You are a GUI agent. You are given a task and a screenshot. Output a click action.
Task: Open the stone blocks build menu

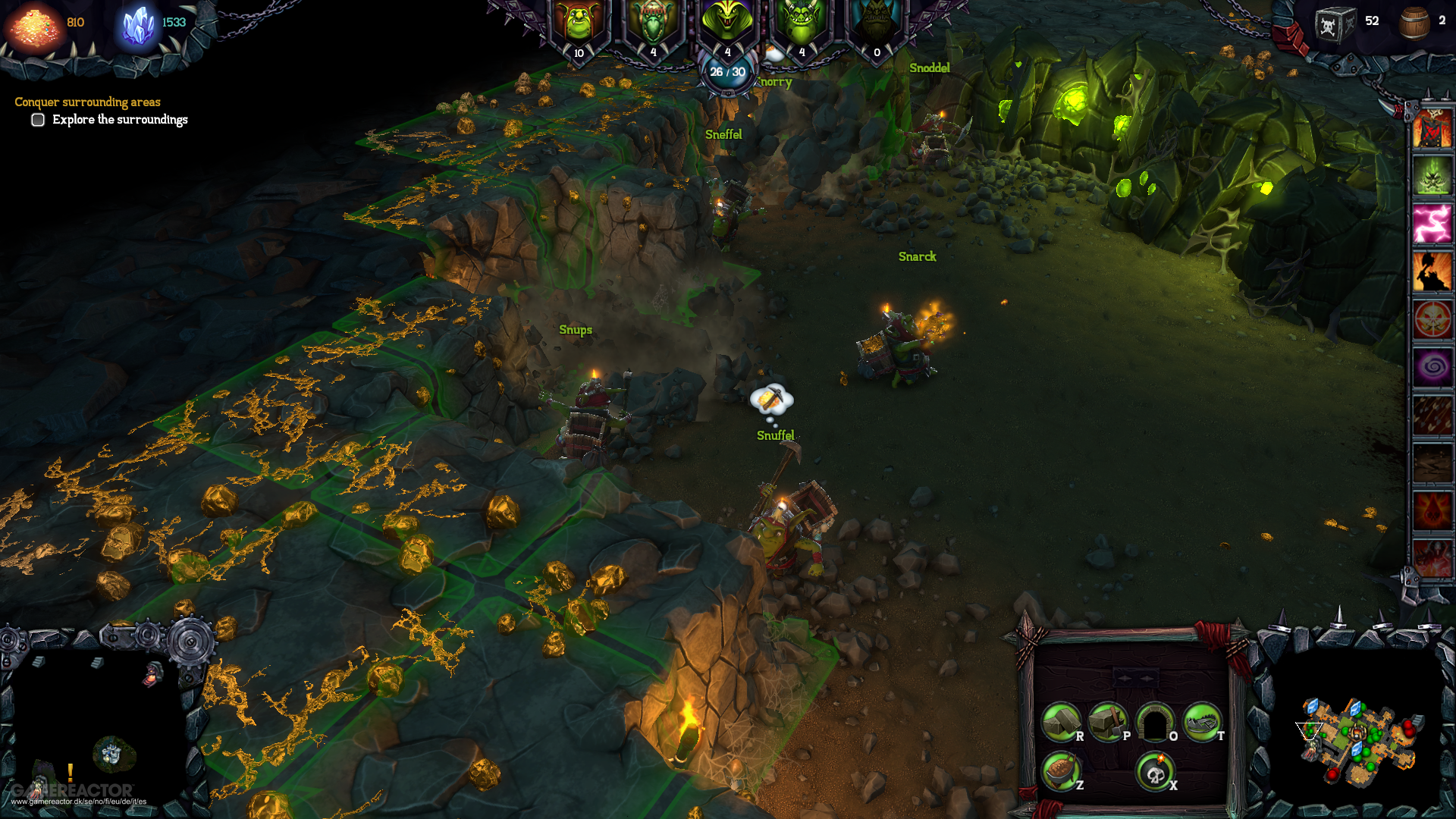1060,722
